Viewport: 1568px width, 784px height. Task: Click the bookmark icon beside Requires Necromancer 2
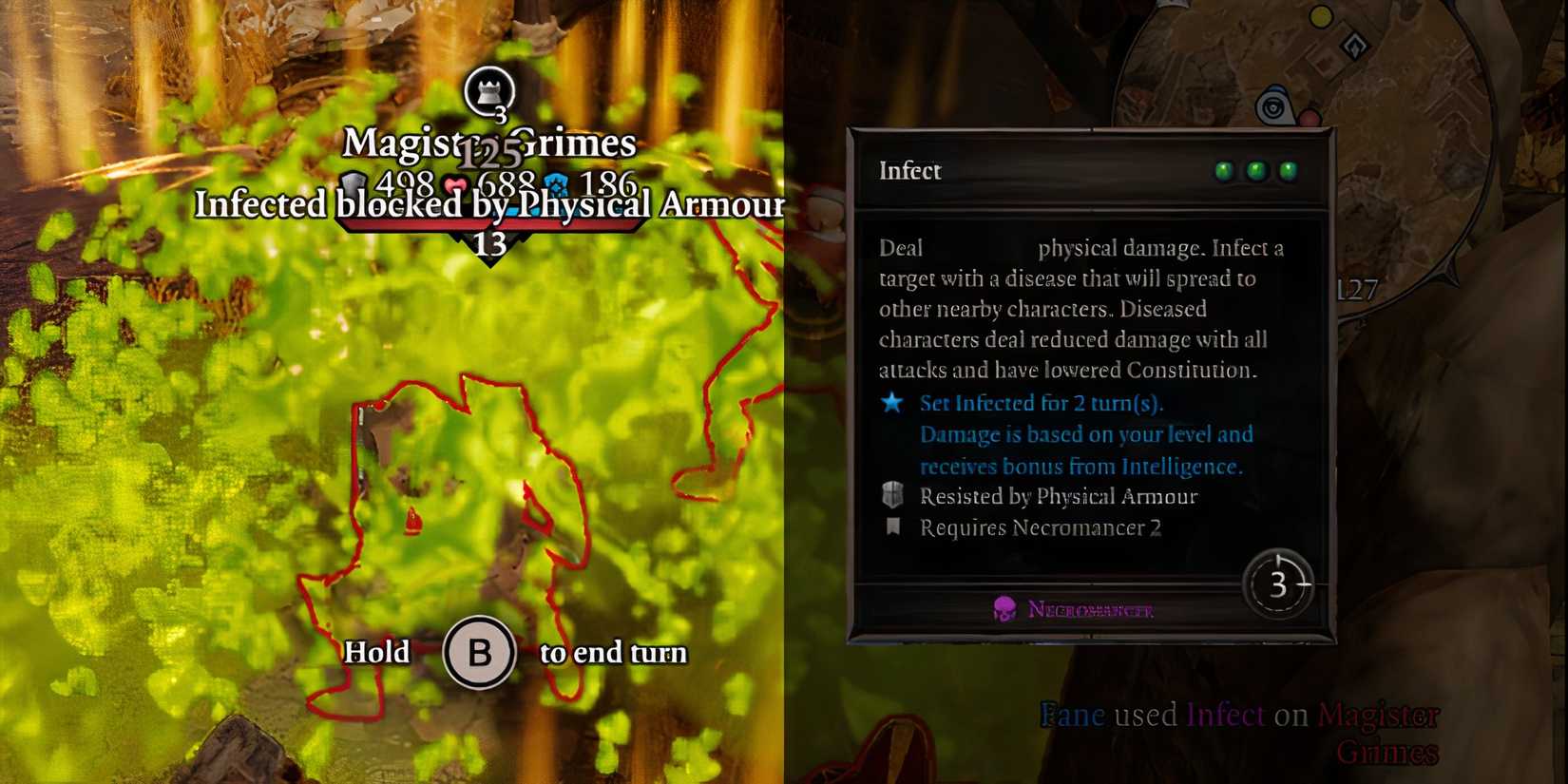tap(891, 527)
